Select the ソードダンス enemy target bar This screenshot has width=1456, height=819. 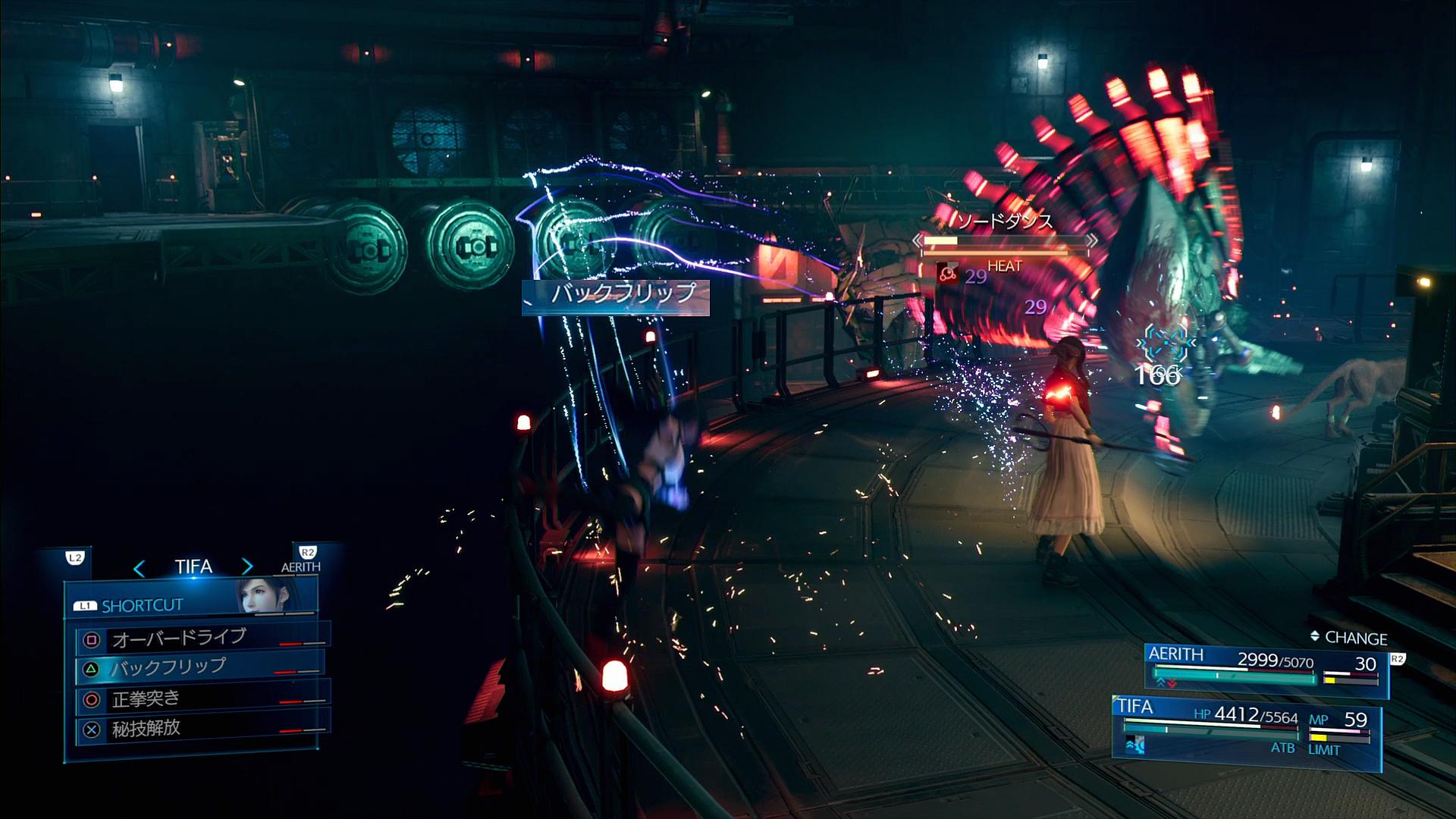click(1006, 241)
